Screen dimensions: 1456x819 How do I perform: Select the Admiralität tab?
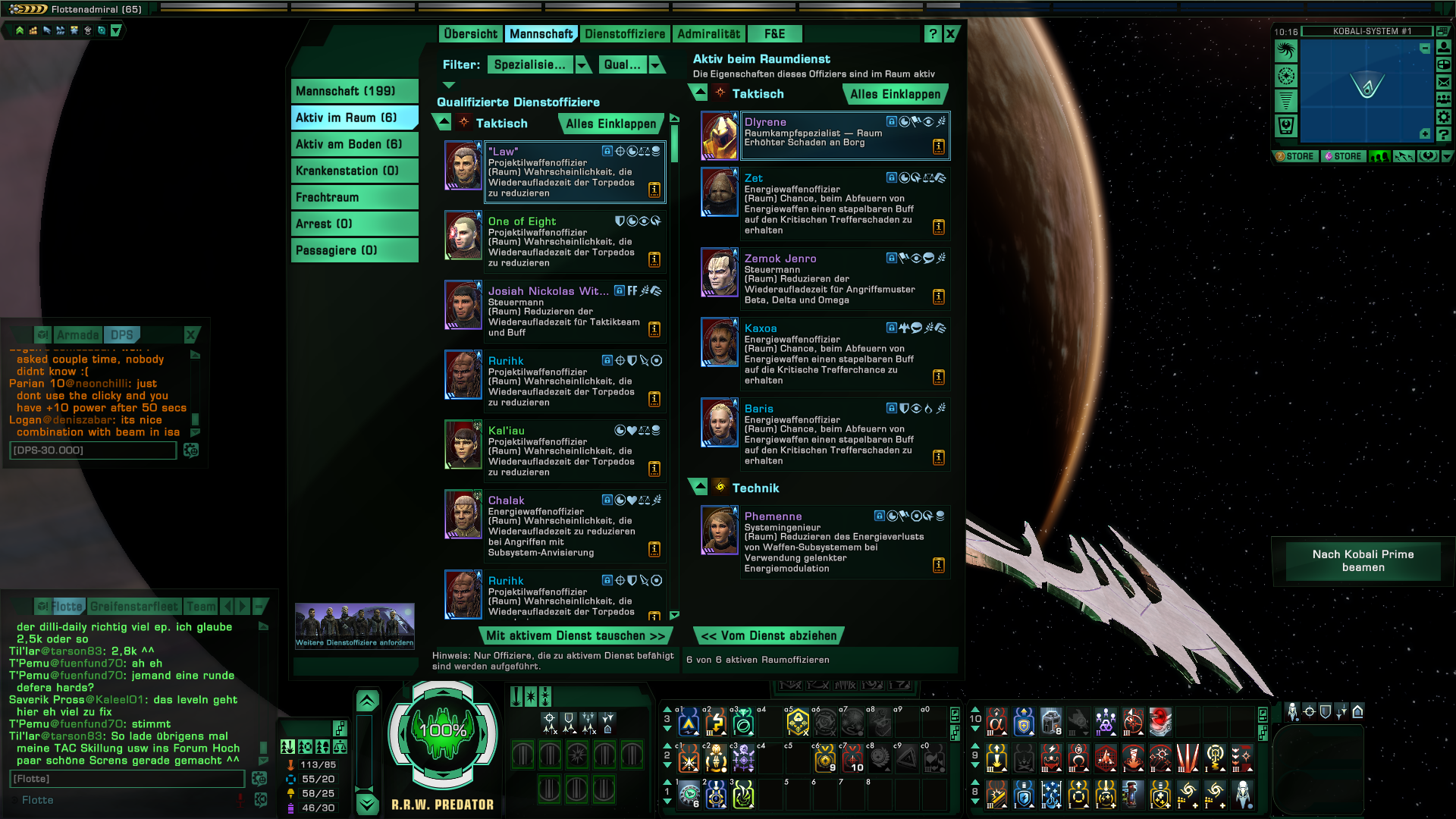pyautogui.click(x=708, y=34)
